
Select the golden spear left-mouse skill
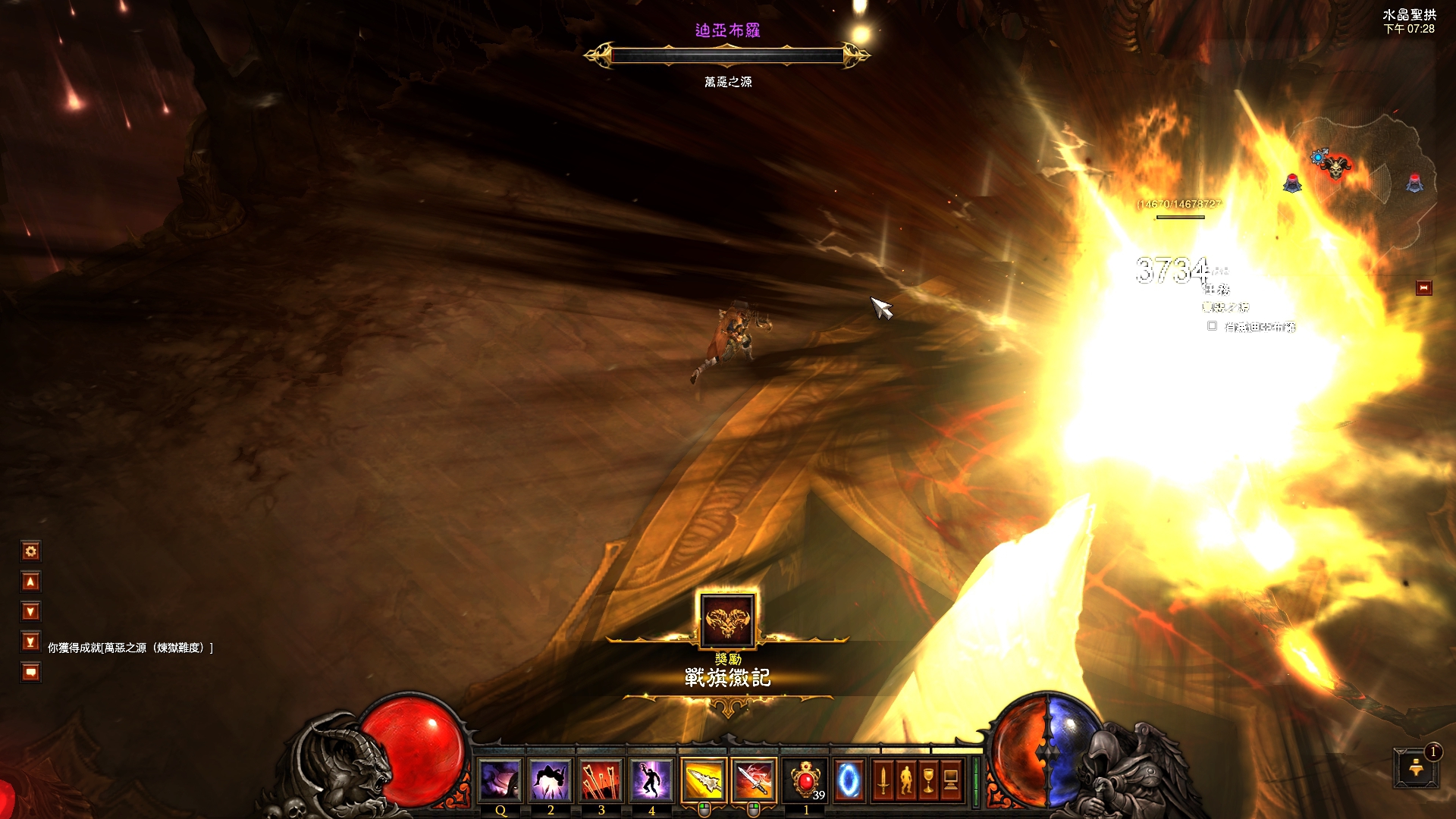[x=704, y=780]
